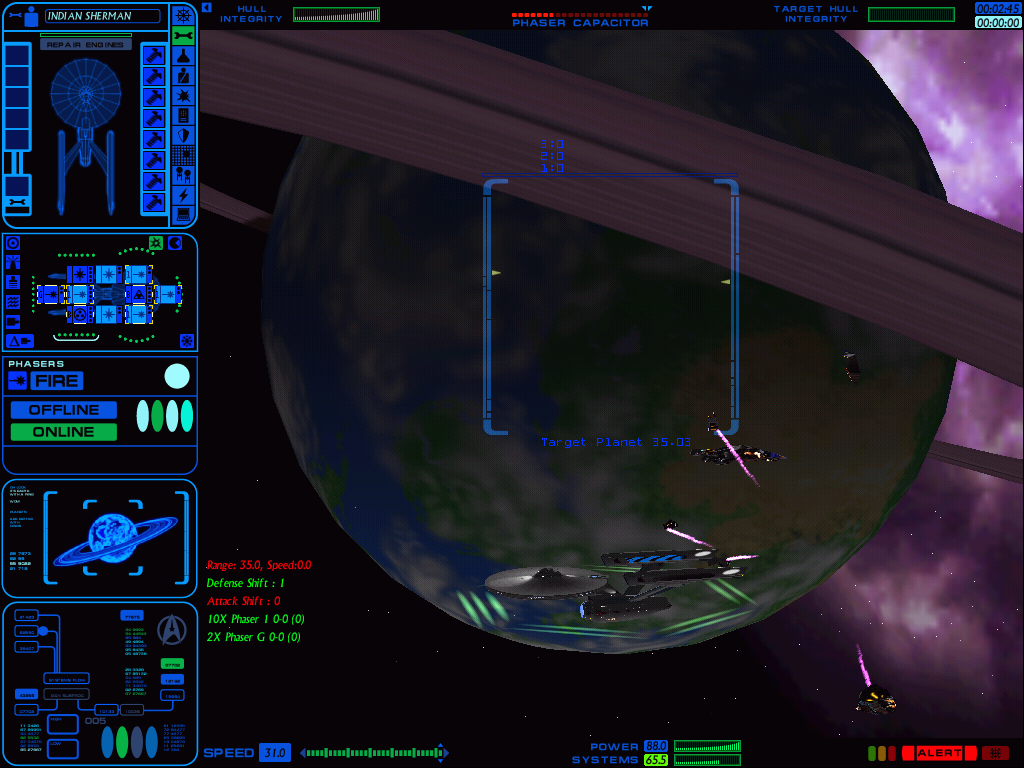Open the fleet ships station icon
The width and height of the screenshot is (1024, 768).
click(x=182, y=175)
